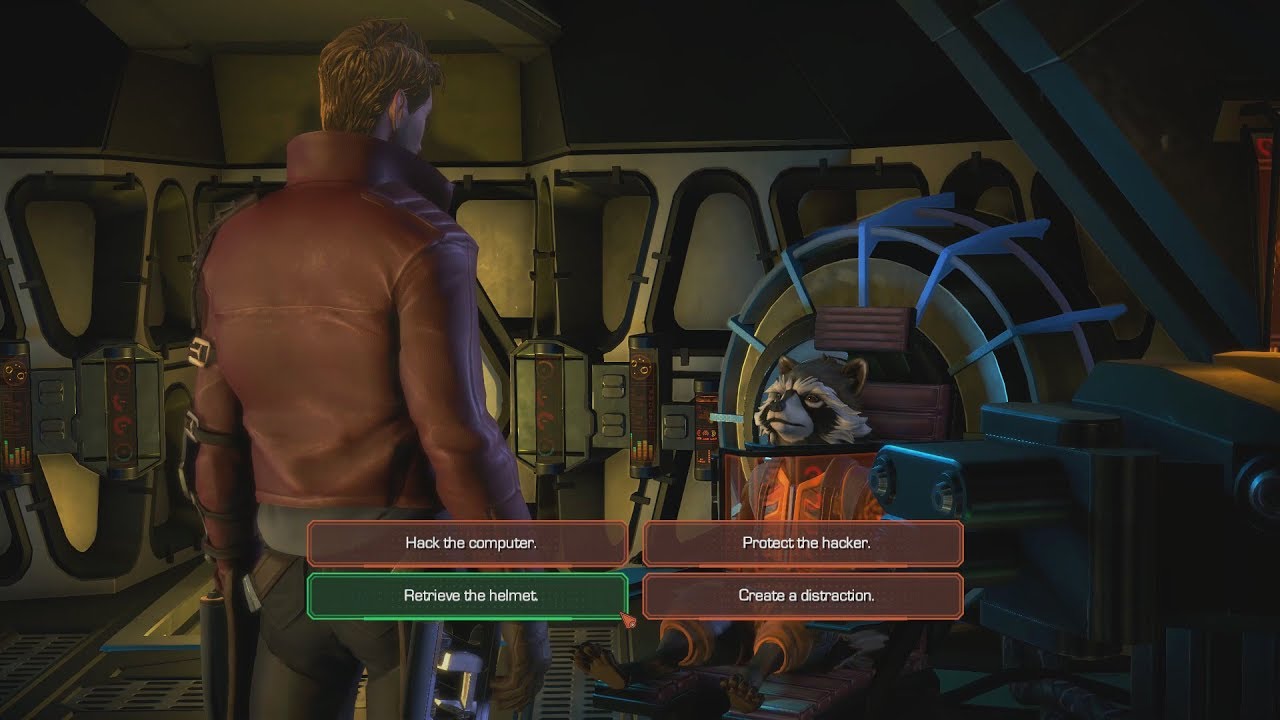Answer with "Create a distraction."

coord(803,595)
